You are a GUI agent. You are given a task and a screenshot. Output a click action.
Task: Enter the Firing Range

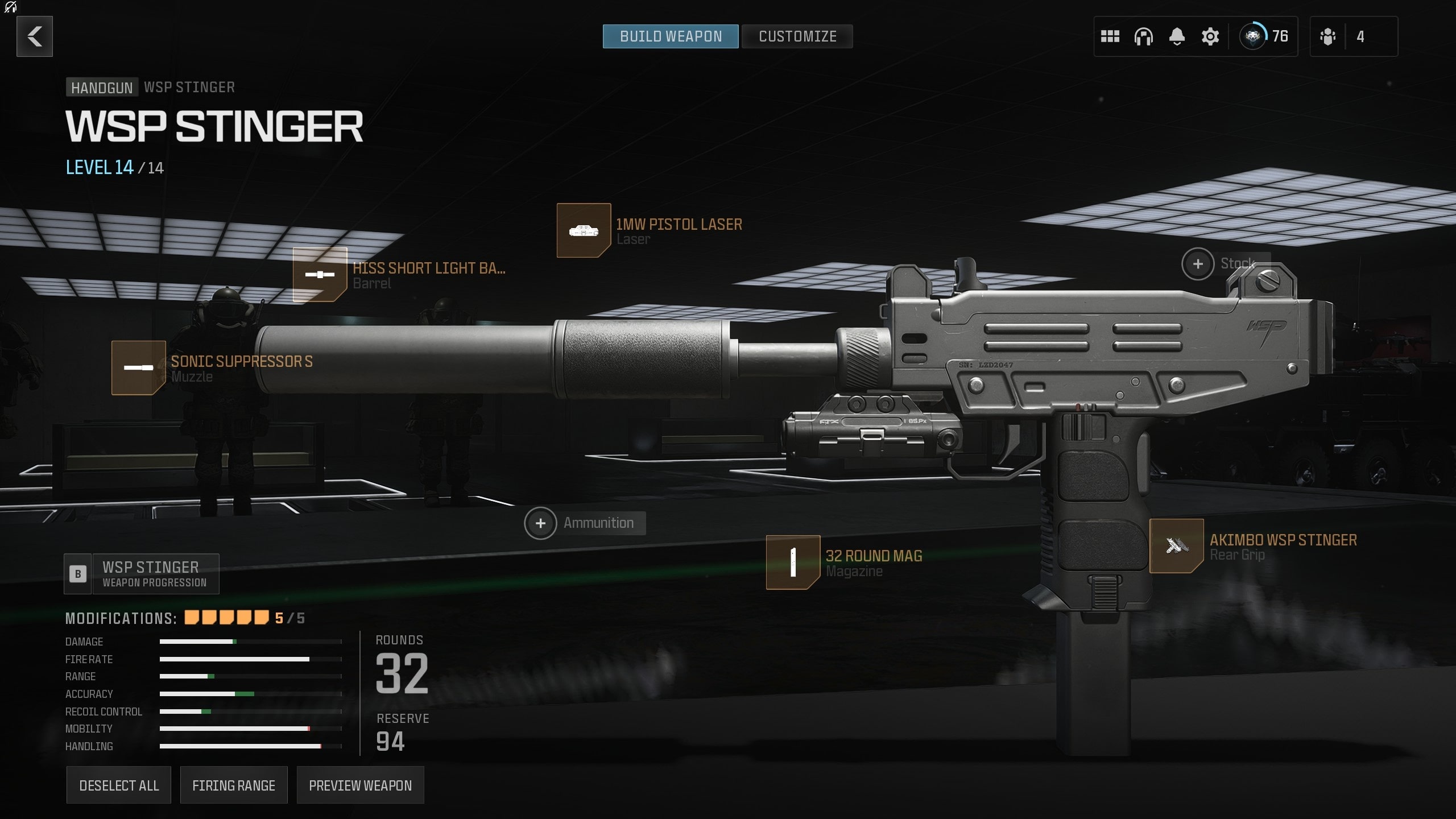[x=234, y=785]
